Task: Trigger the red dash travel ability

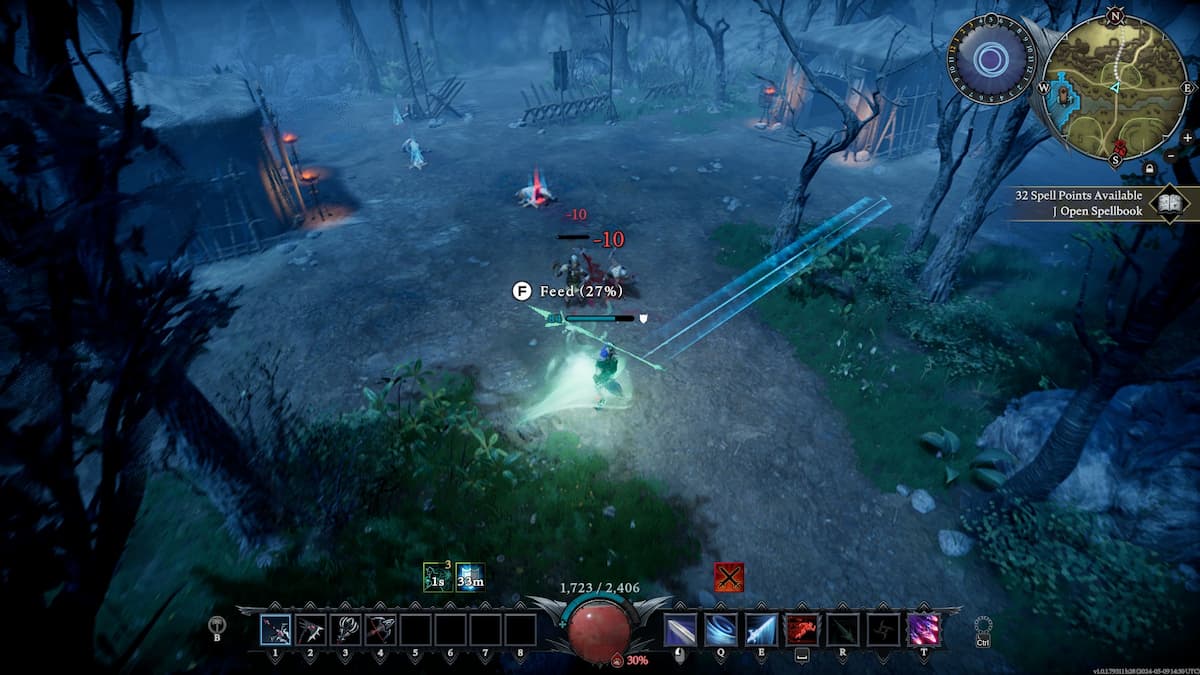Action: pos(801,630)
